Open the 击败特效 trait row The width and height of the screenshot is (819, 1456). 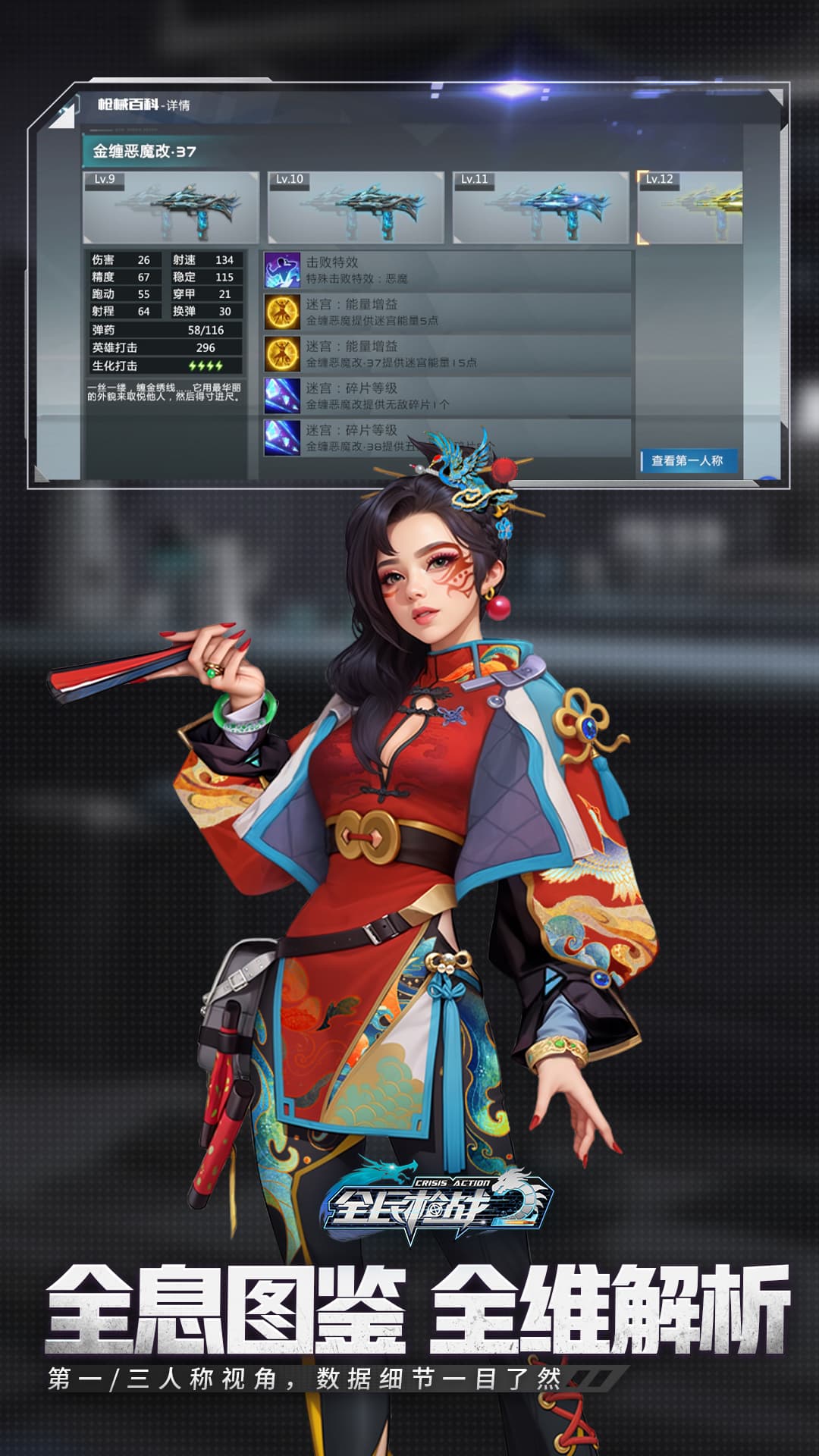click(447, 270)
